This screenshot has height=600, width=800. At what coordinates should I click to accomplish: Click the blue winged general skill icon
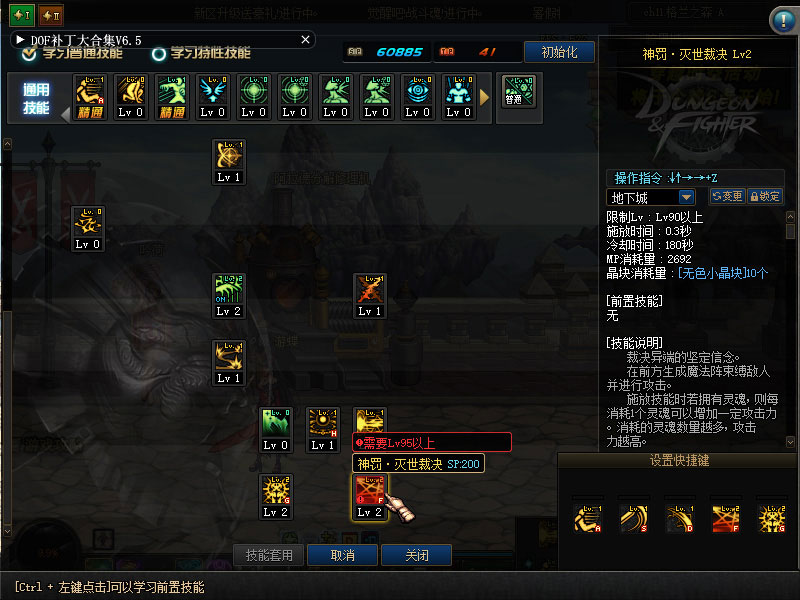coord(213,91)
